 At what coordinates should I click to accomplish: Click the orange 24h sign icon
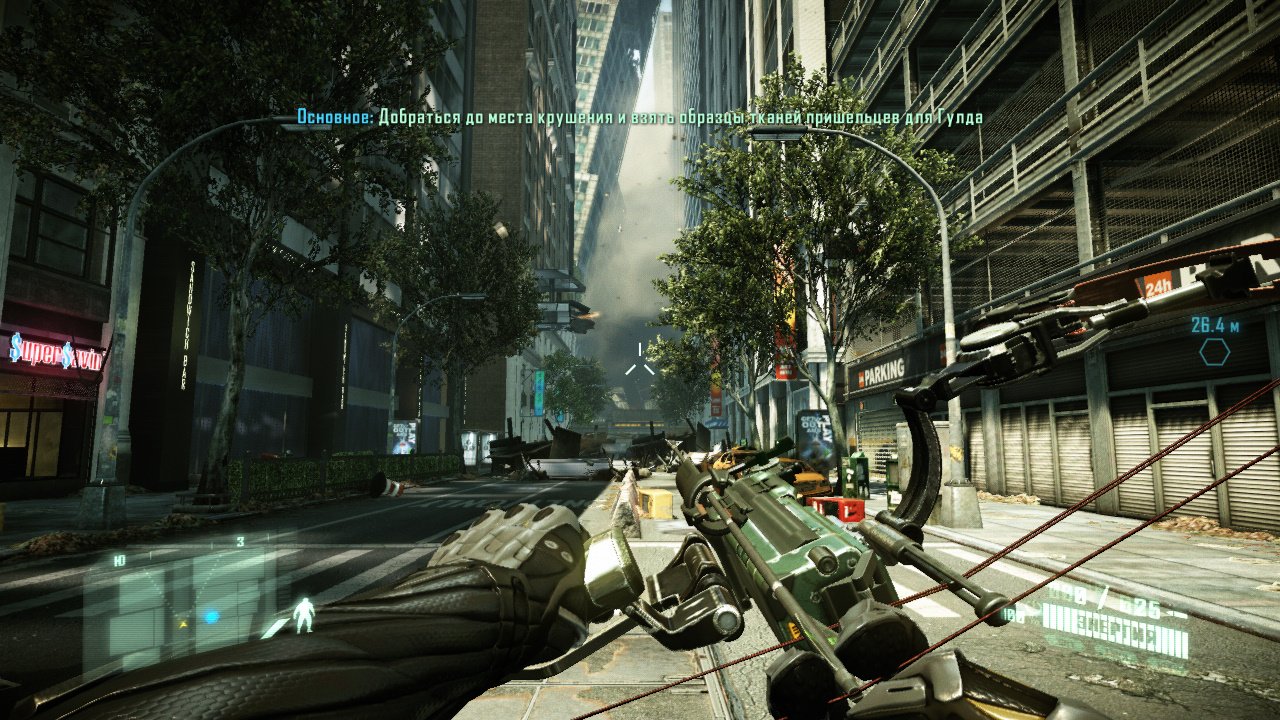click(x=1157, y=283)
